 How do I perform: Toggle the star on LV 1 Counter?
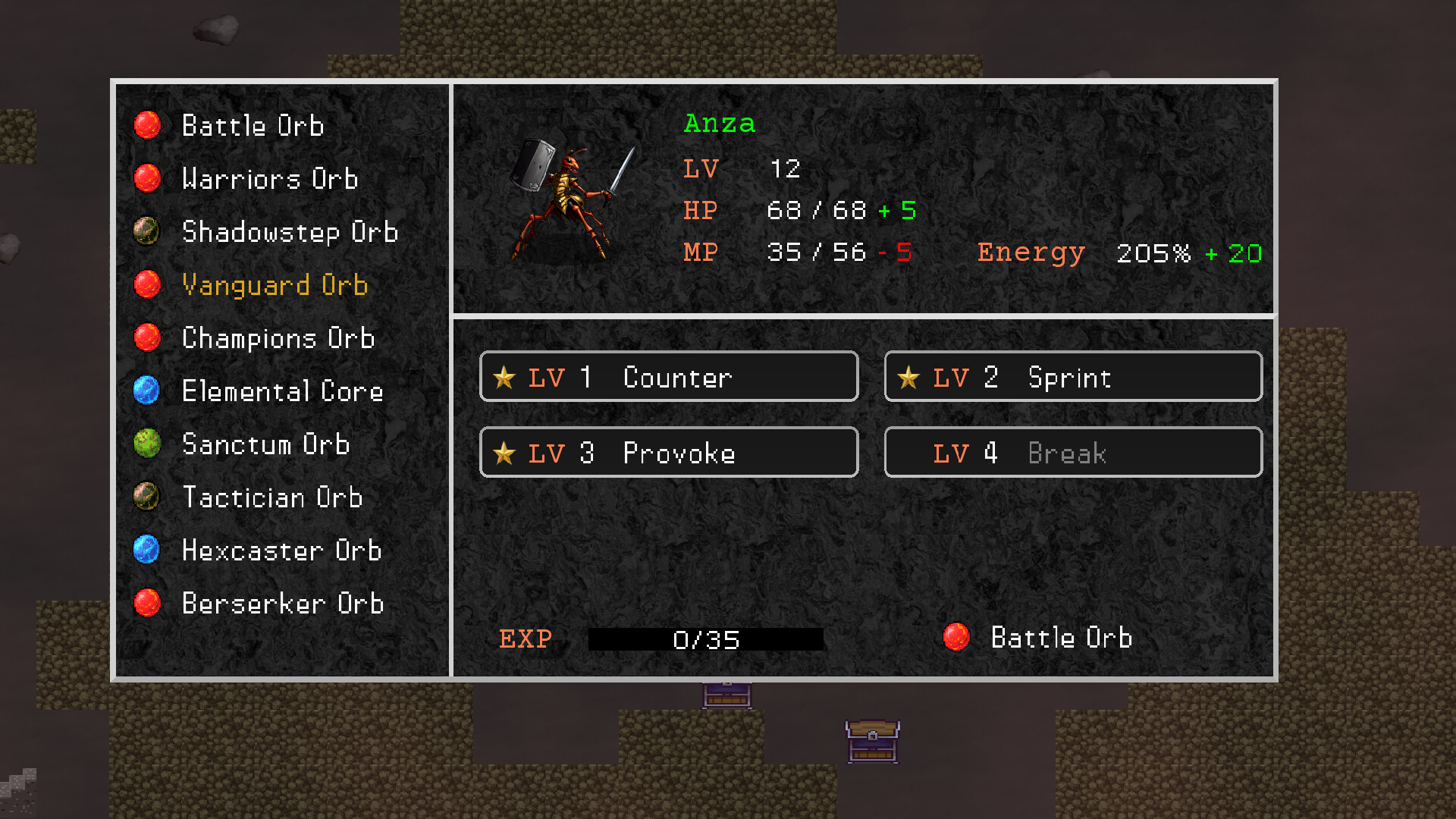point(505,376)
